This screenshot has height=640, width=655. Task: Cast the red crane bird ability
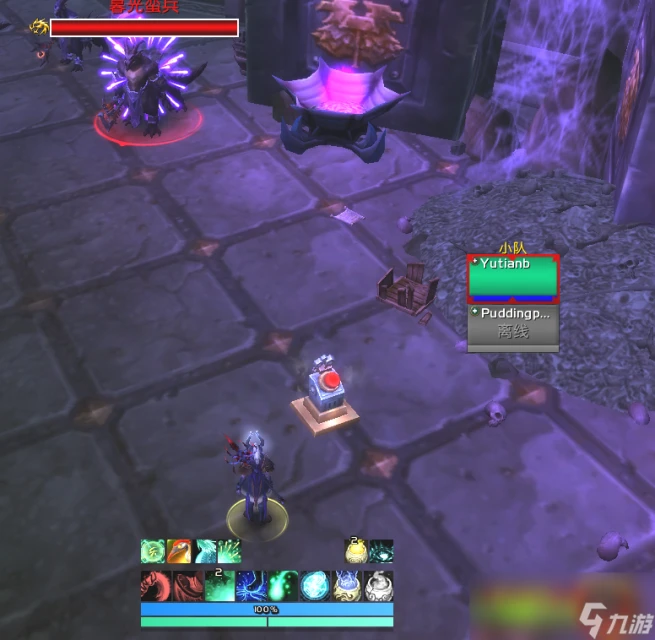[179, 551]
